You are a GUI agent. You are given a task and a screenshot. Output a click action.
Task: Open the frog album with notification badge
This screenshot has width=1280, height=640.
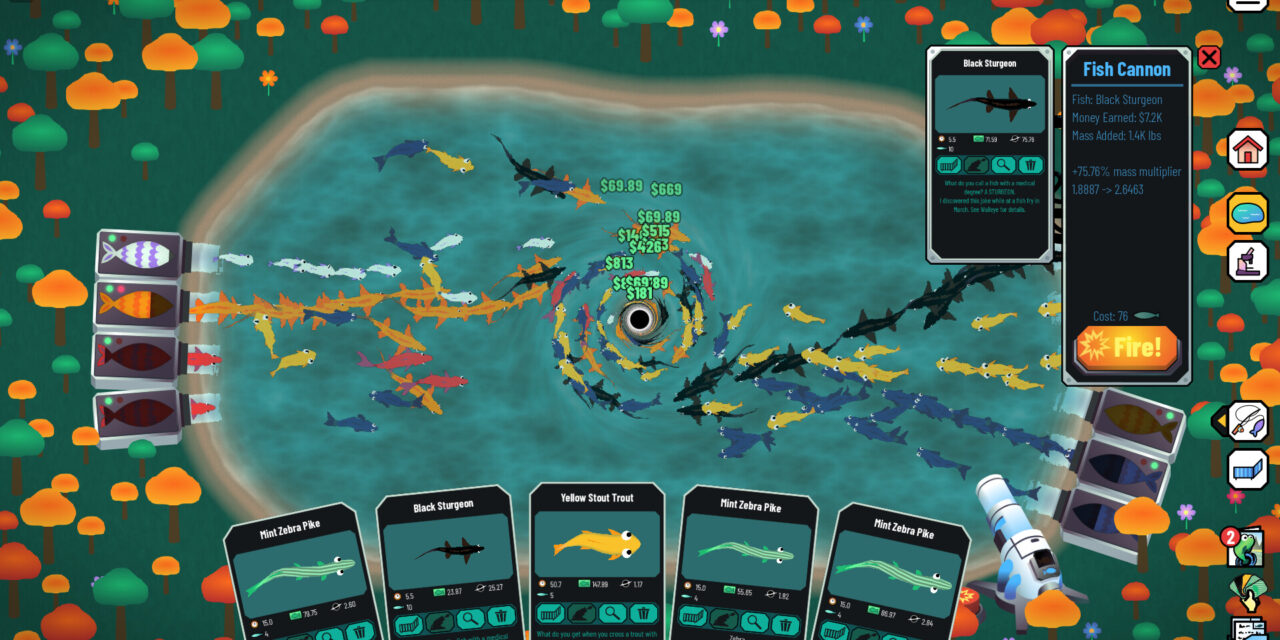(1246, 549)
